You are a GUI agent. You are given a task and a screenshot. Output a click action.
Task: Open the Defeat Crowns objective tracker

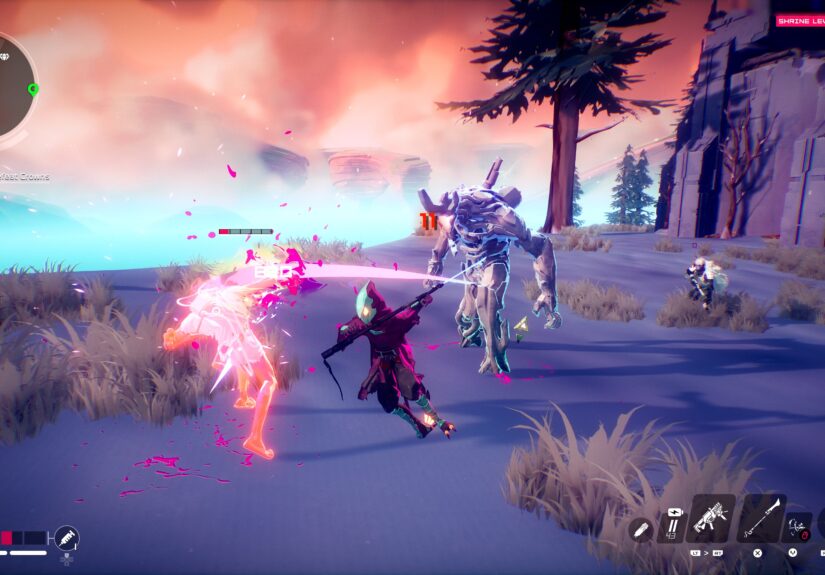click(24, 177)
